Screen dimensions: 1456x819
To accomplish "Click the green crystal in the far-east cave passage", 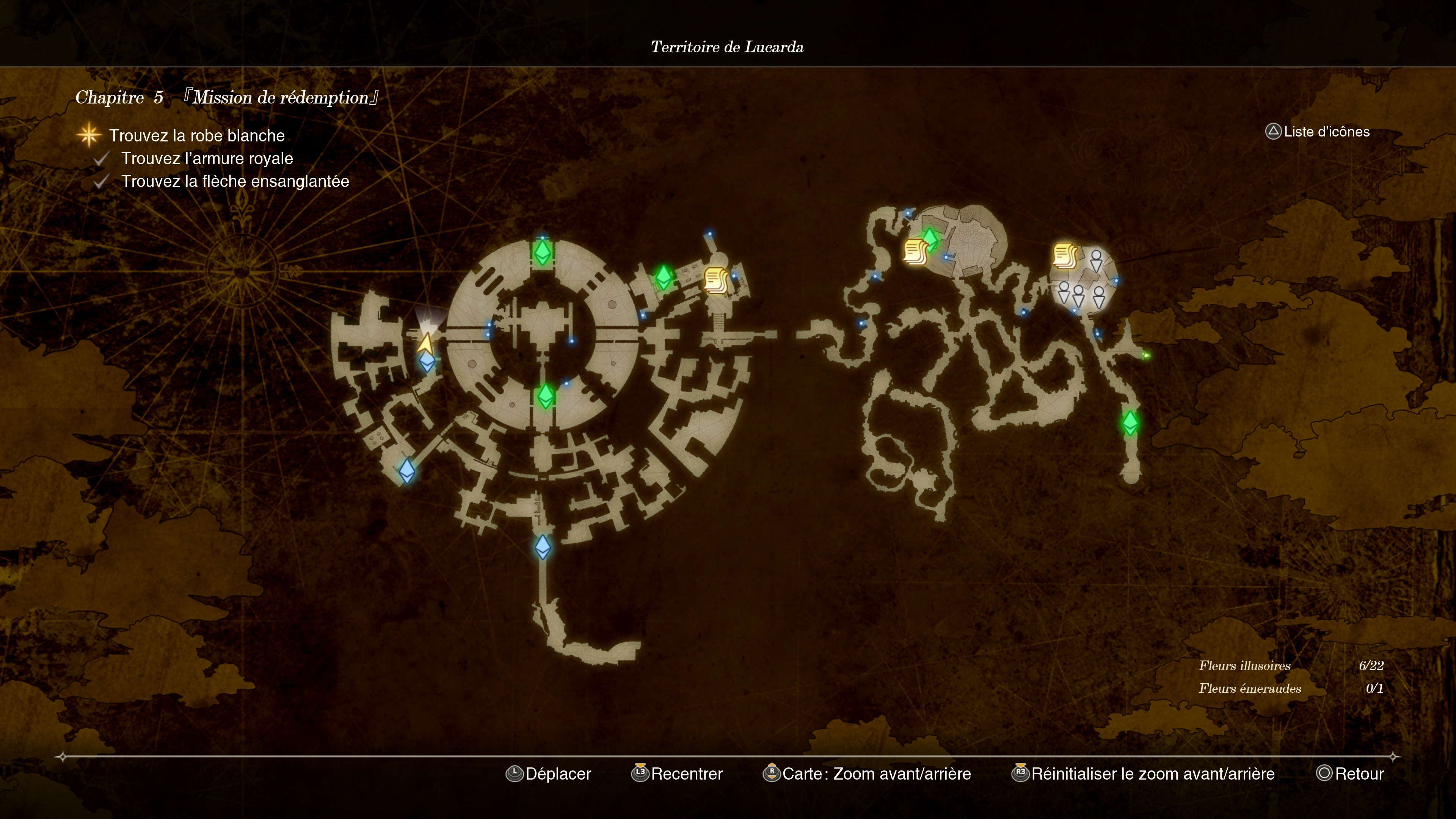I will click(1130, 423).
